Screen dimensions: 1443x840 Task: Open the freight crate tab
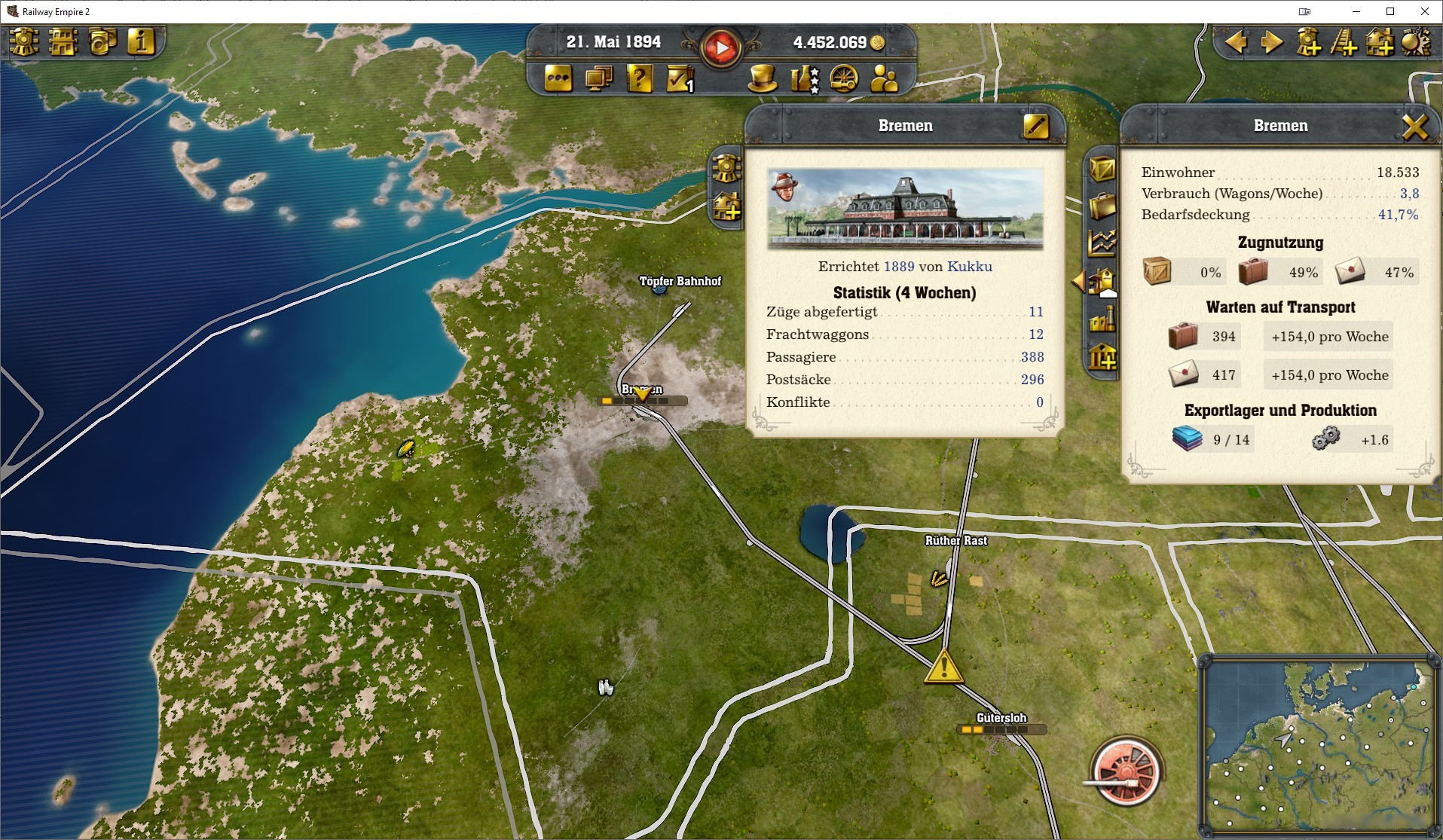point(1102,170)
